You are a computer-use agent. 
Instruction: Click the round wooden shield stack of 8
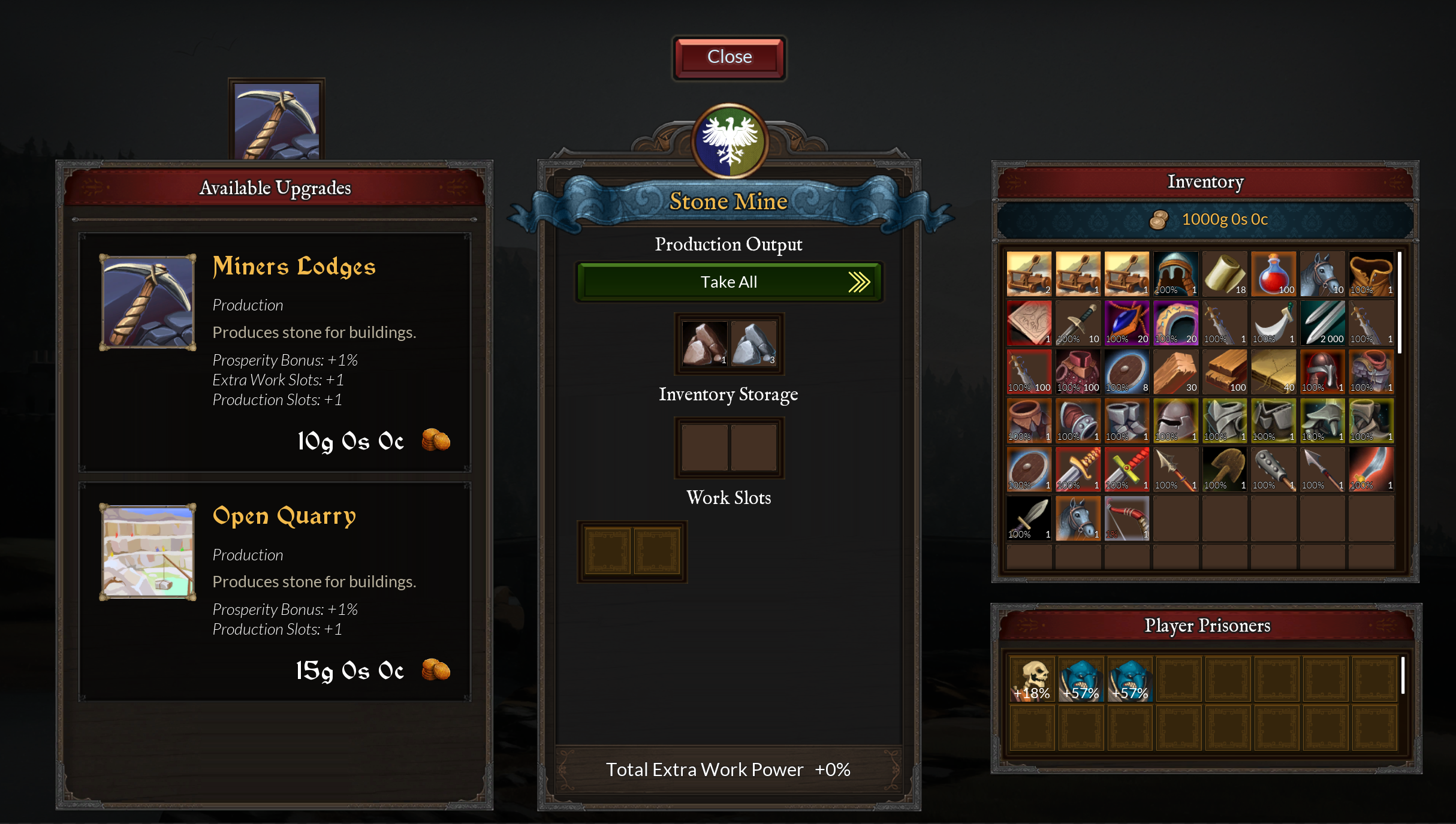pos(1127,372)
